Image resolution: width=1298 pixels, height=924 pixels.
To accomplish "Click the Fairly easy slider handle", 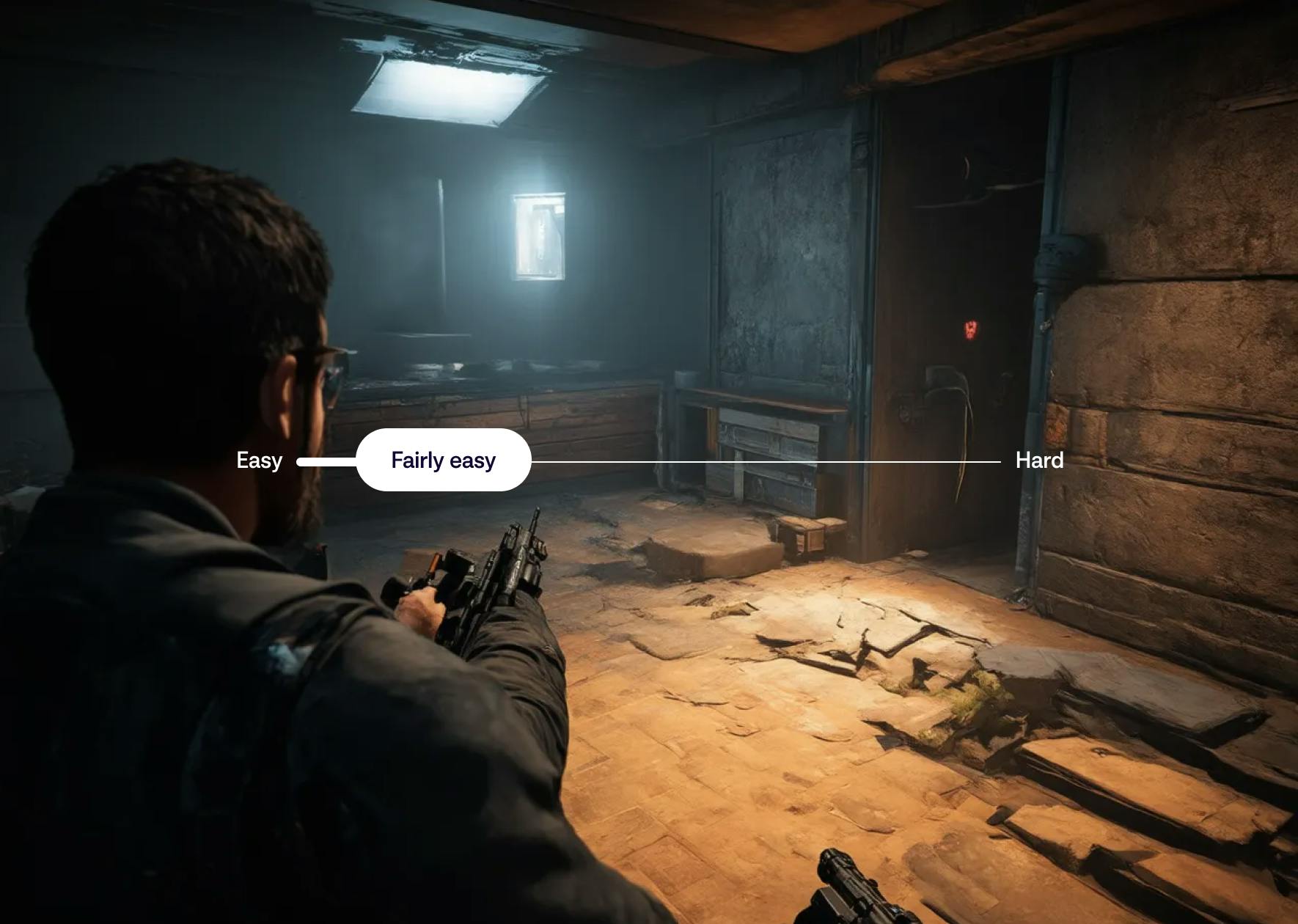I will tap(444, 461).
